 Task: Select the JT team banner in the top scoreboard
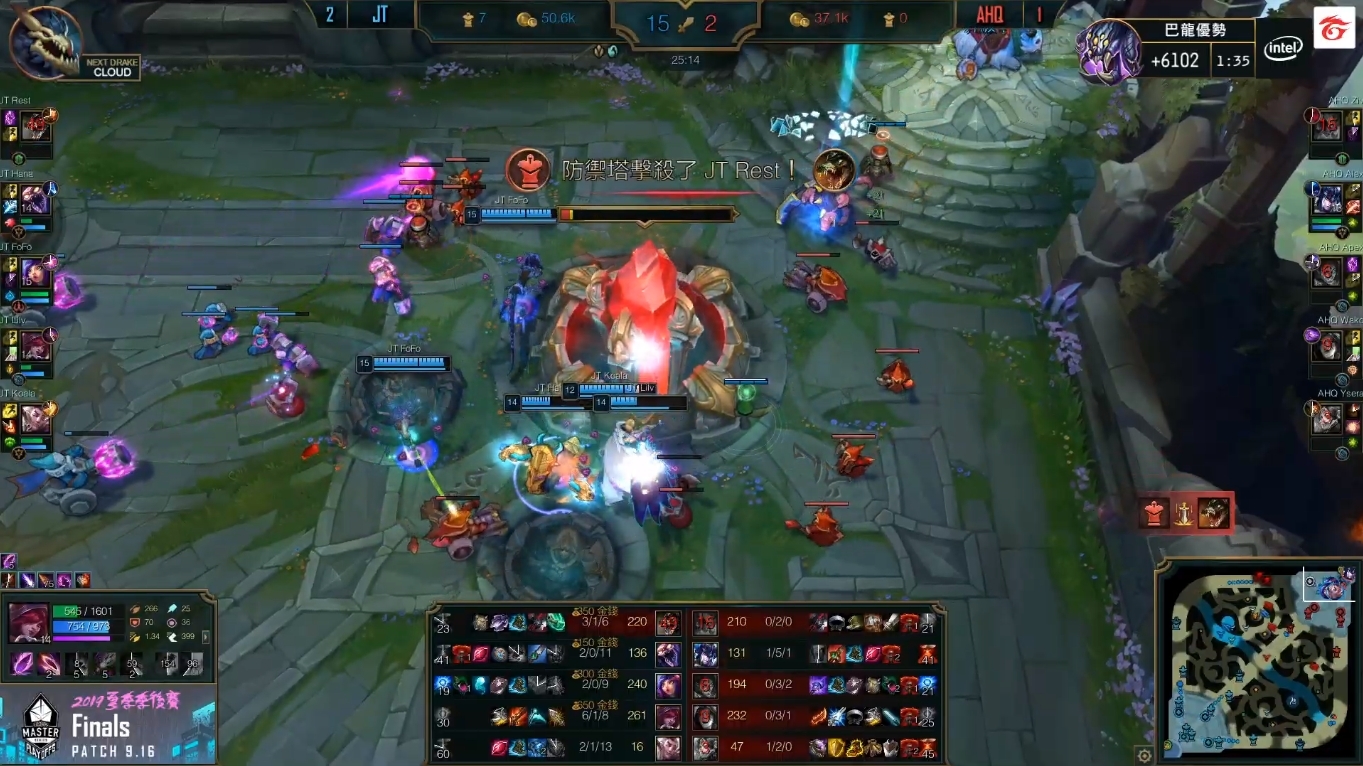click(378, 15)
